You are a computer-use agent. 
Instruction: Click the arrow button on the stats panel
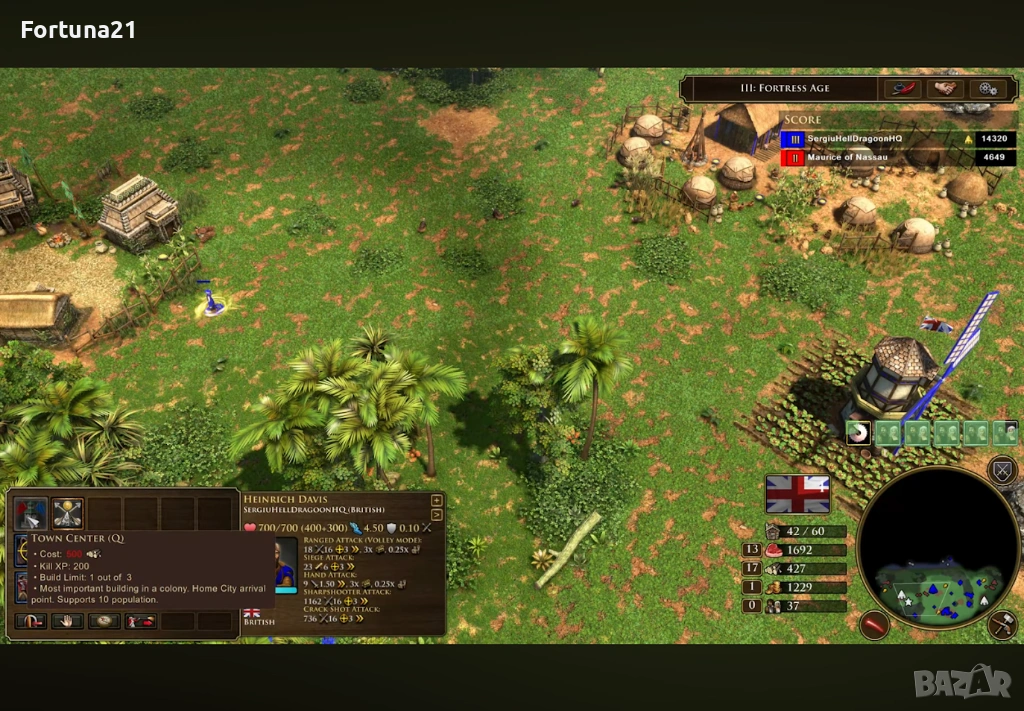click(436, 514)
